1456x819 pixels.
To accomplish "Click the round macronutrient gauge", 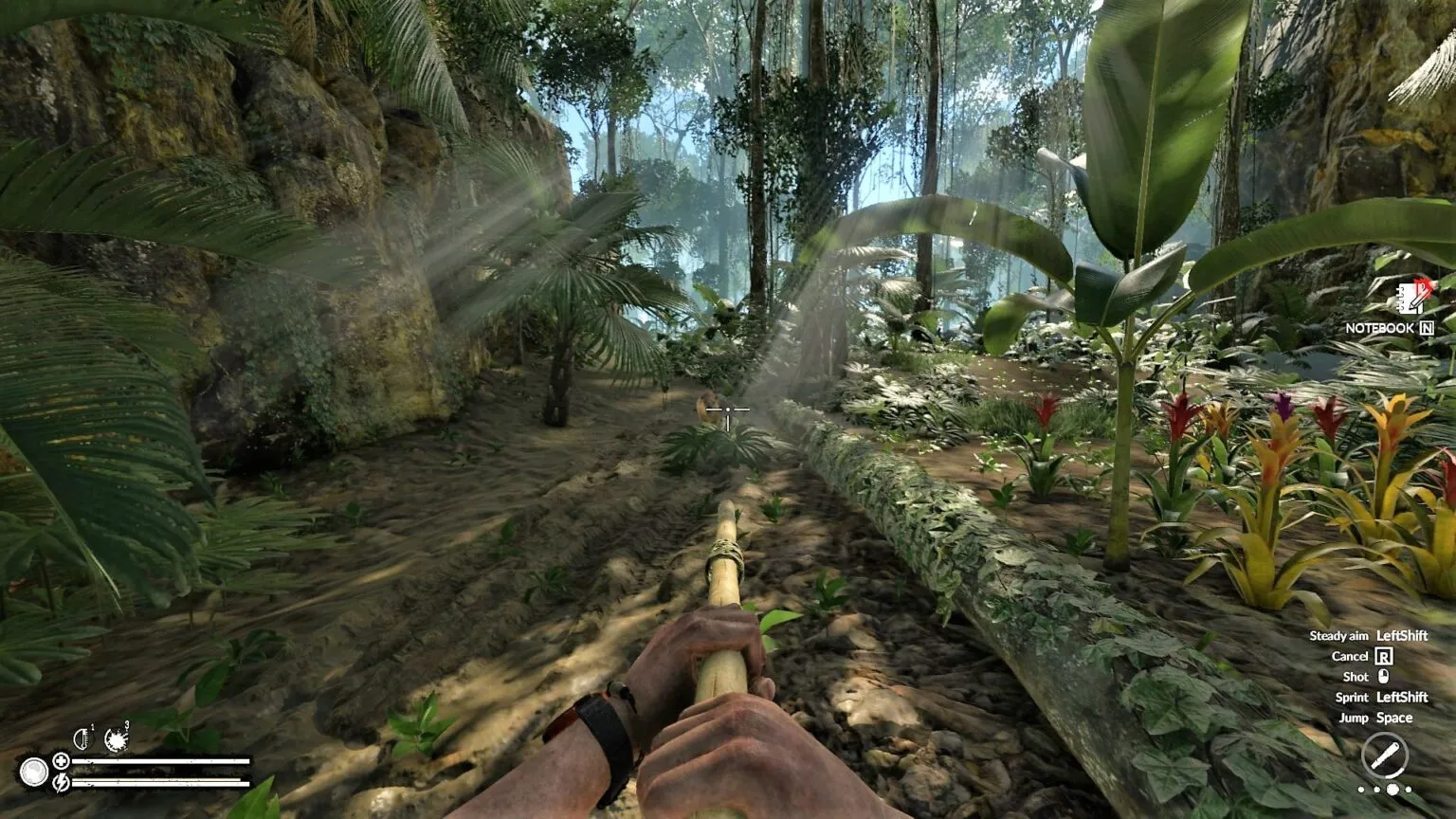I will pos(33,772).
